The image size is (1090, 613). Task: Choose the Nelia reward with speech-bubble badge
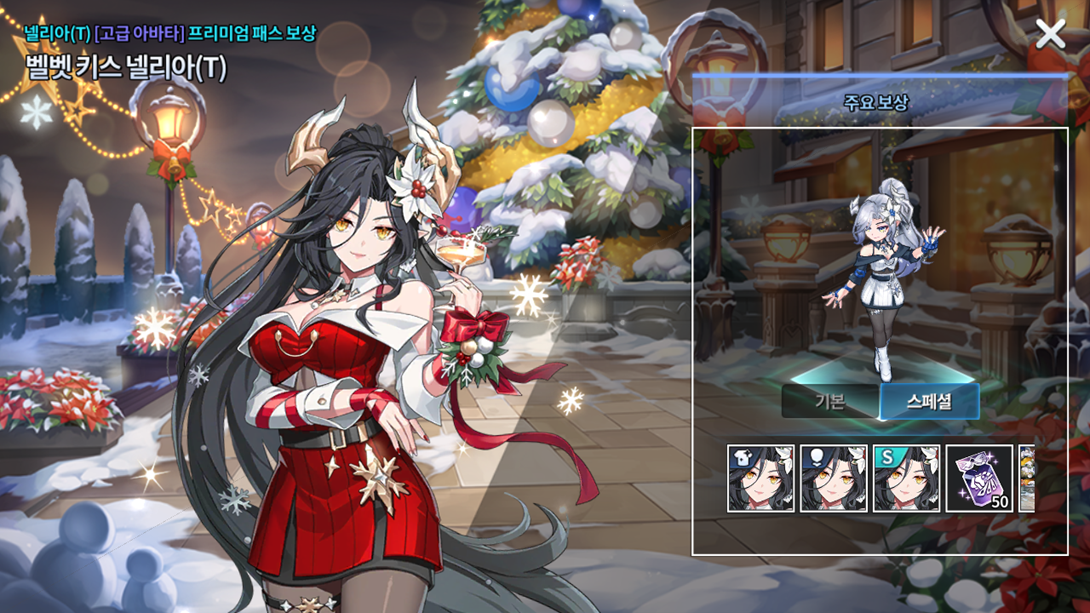[834, 479]
